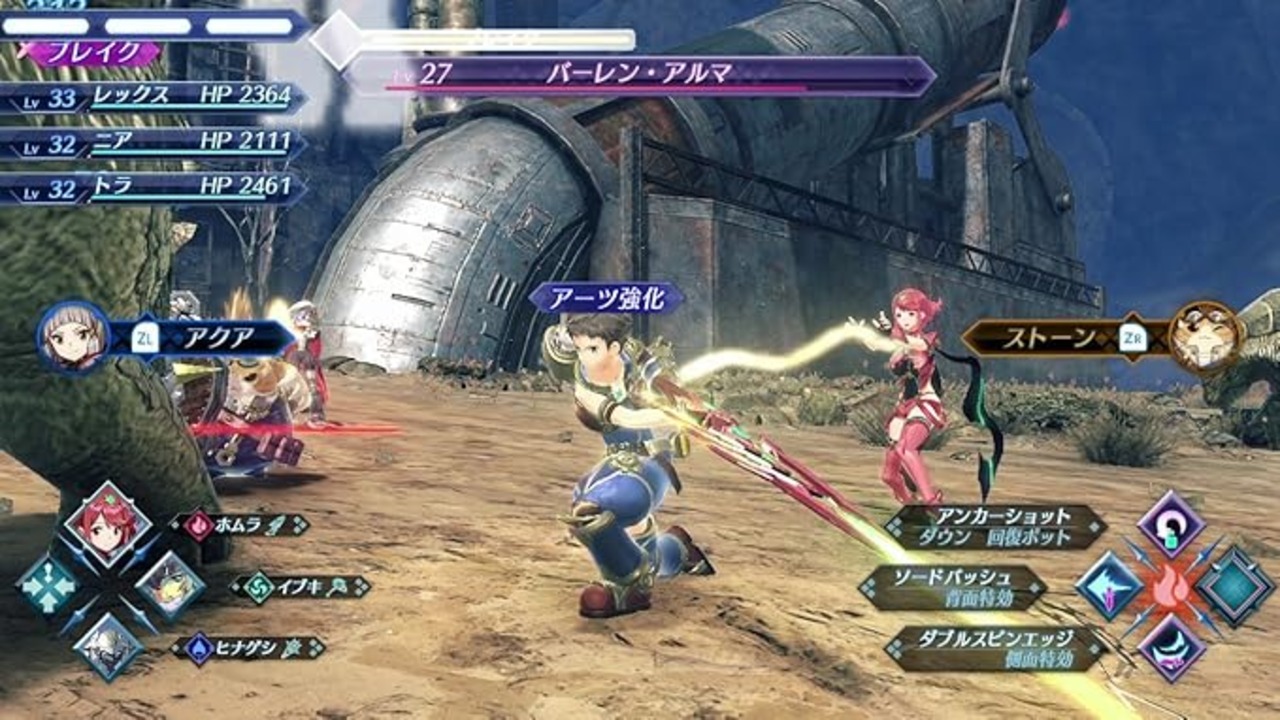Viewport: 1280px width, 720px height.
Task: Choose the ホムラ blade name label
Action: 240,525
